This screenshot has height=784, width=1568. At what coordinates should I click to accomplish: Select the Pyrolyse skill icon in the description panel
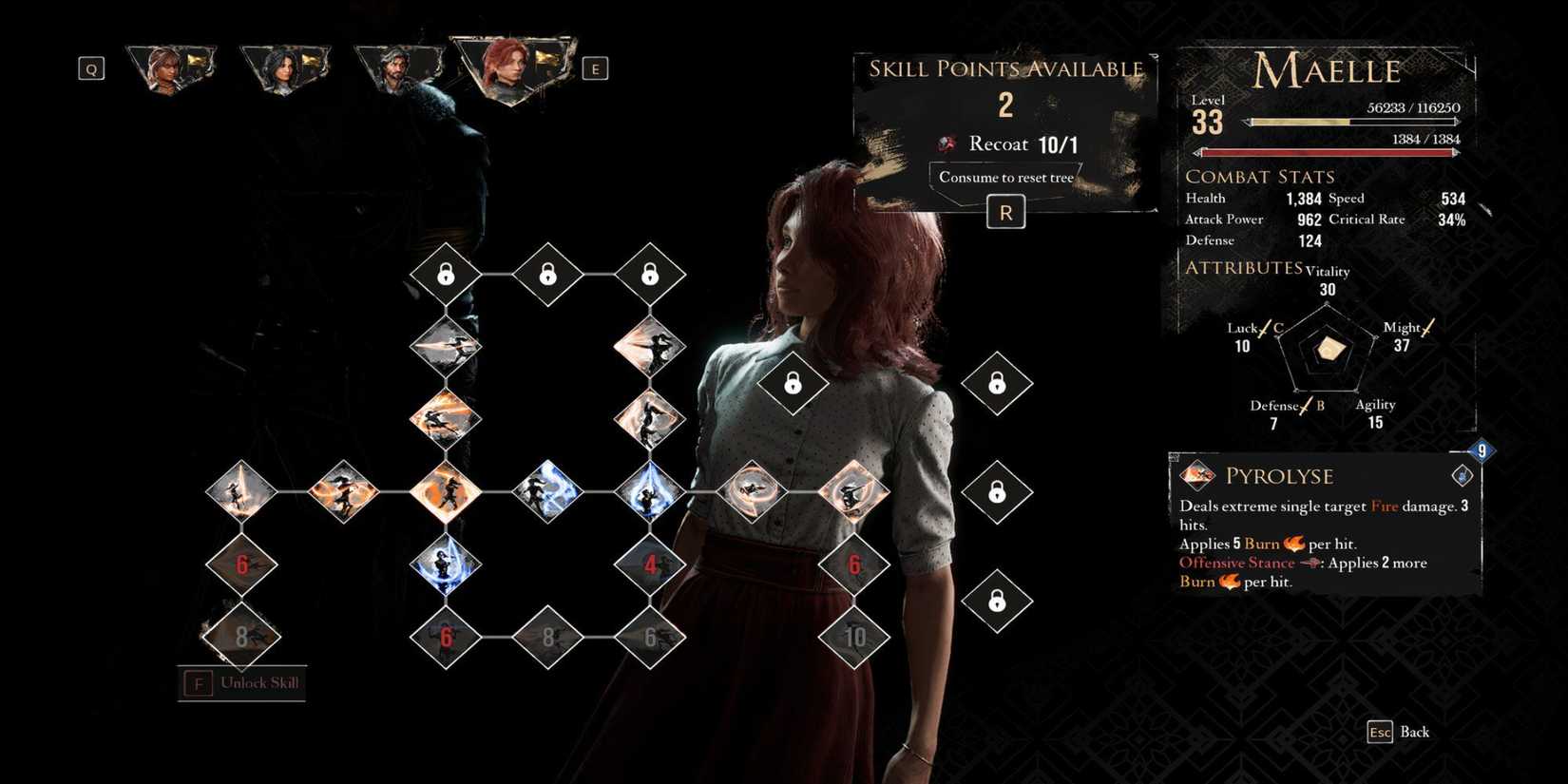click(x=1195, y=475)
